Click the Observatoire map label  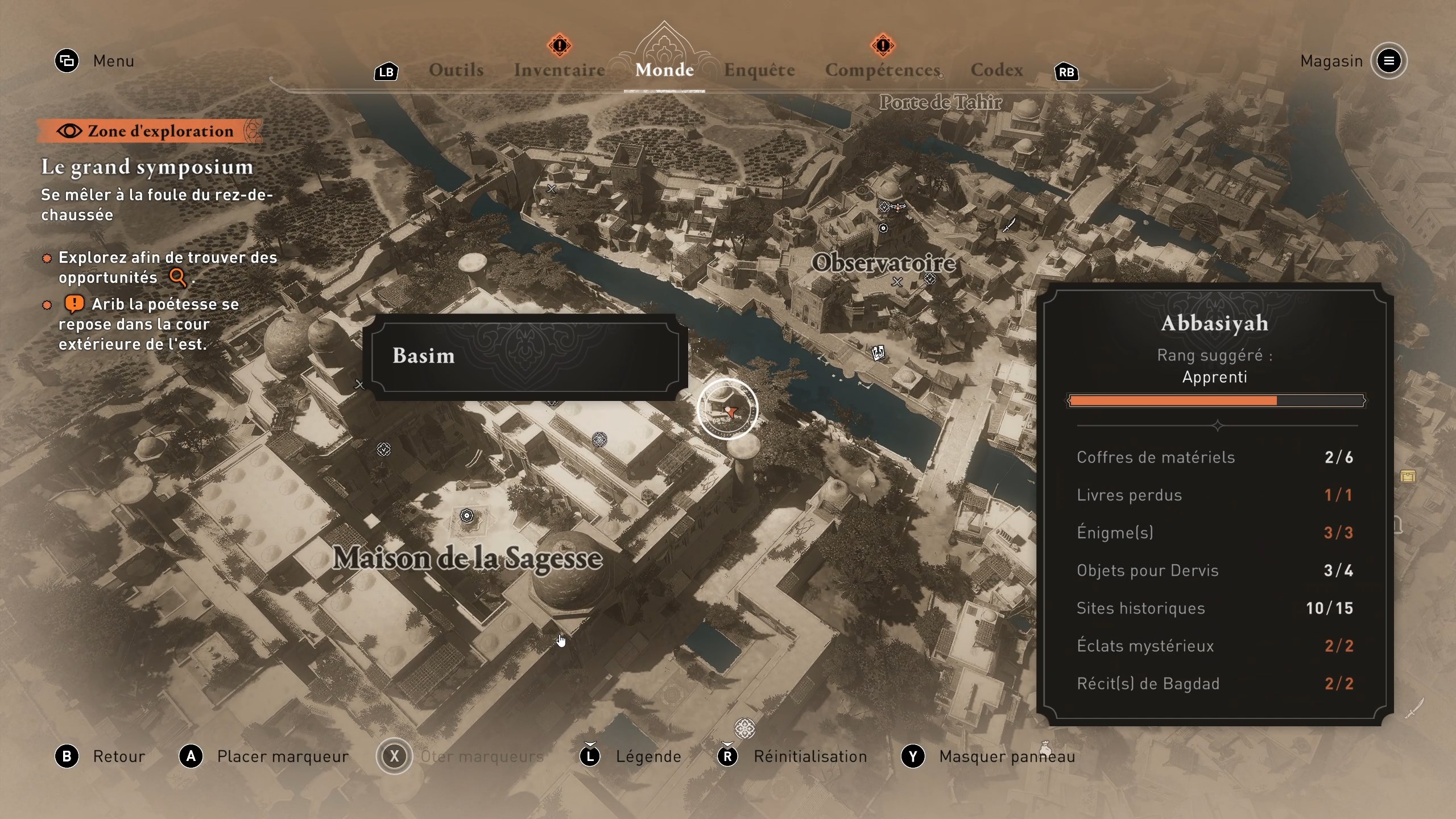(x=883, y=263)
